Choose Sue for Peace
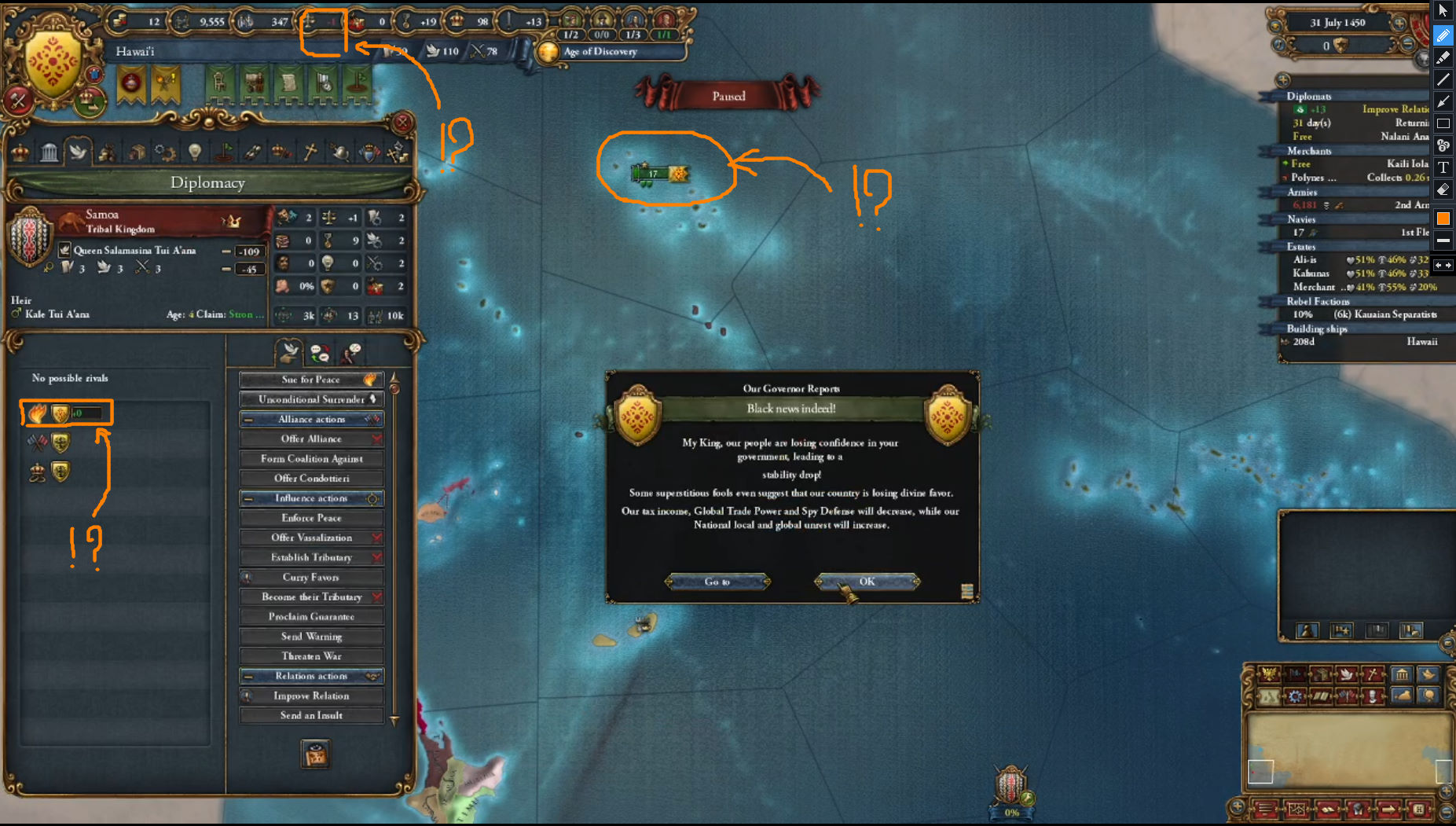1456x826 pixels. click(x=311, y=380)
